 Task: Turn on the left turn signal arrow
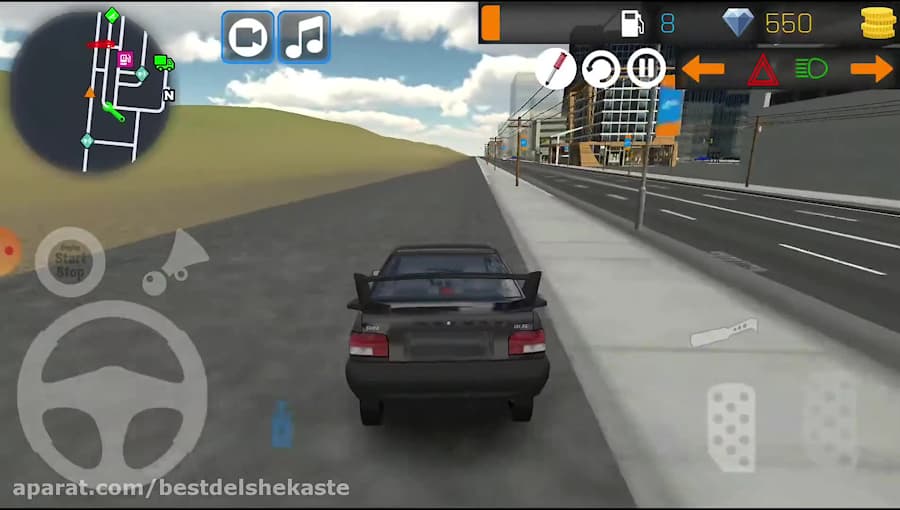(x=703, y=69)
